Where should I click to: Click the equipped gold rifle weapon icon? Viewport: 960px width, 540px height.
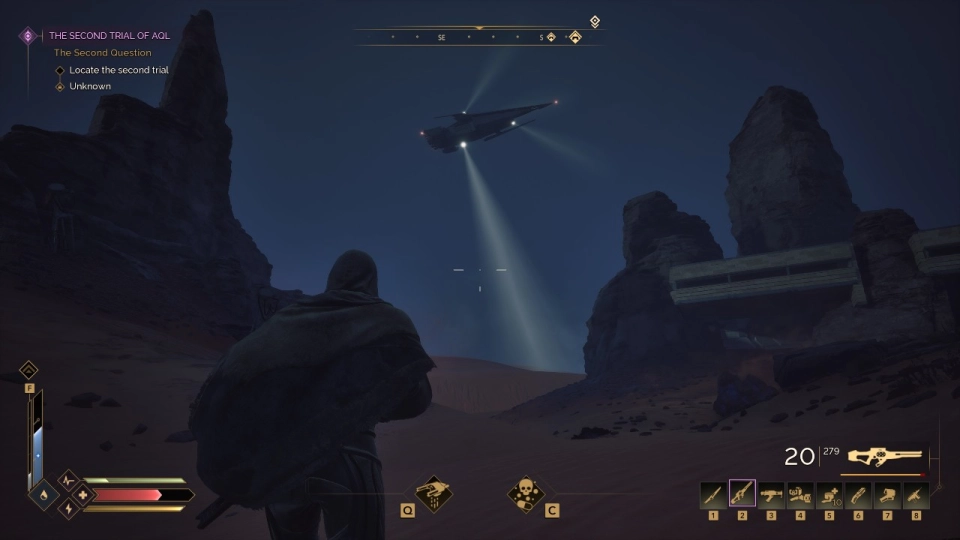[x=884, y=456]
